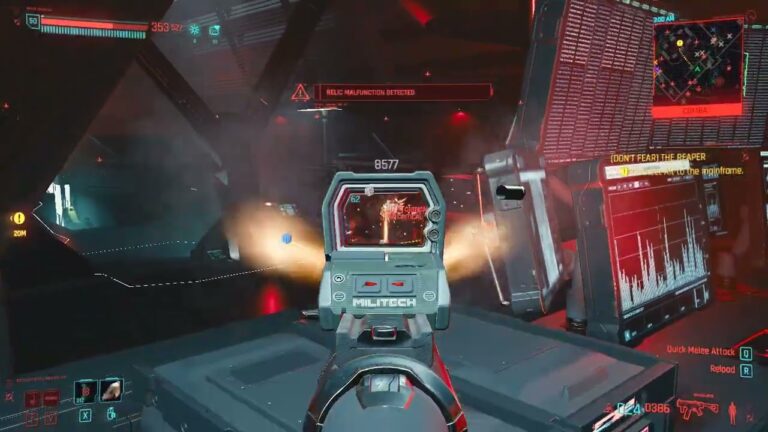Click the equipped rifle weapon icon
This screenshot has width=768, height=432.
click(x=697, y=408)
